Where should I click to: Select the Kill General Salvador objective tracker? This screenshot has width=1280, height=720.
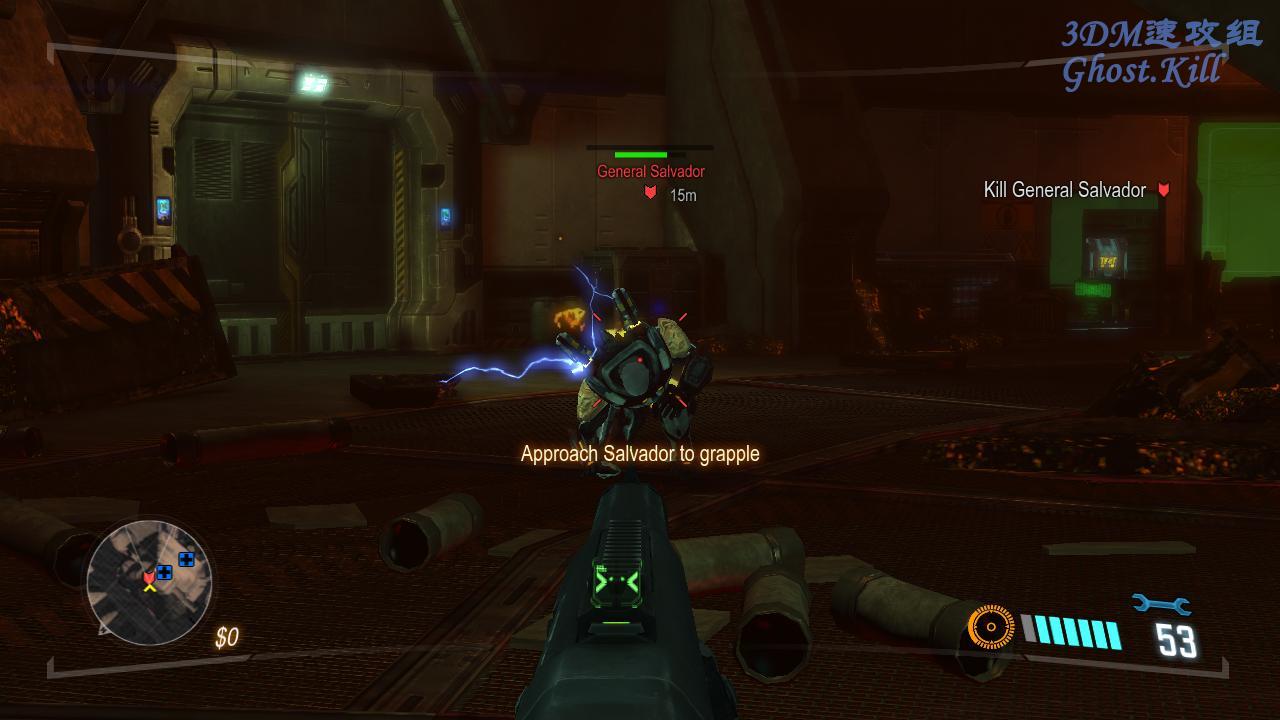click(1065, 190)
